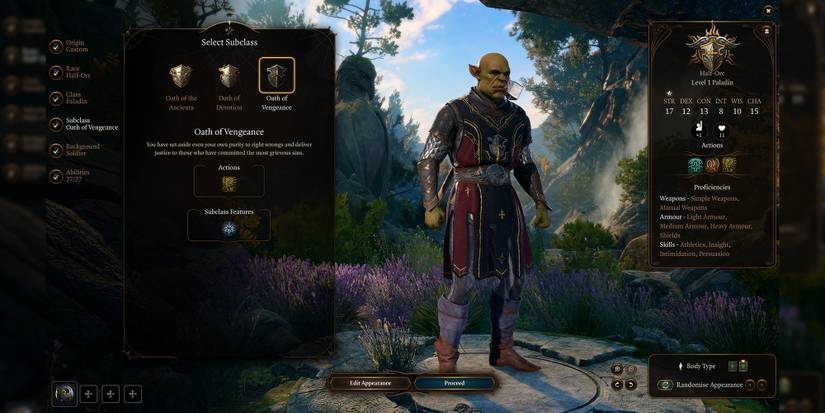Inspect the Subclass Features icon
Image resolution: width=825 pixels, height=413 pixels.
tap(229, 228)
